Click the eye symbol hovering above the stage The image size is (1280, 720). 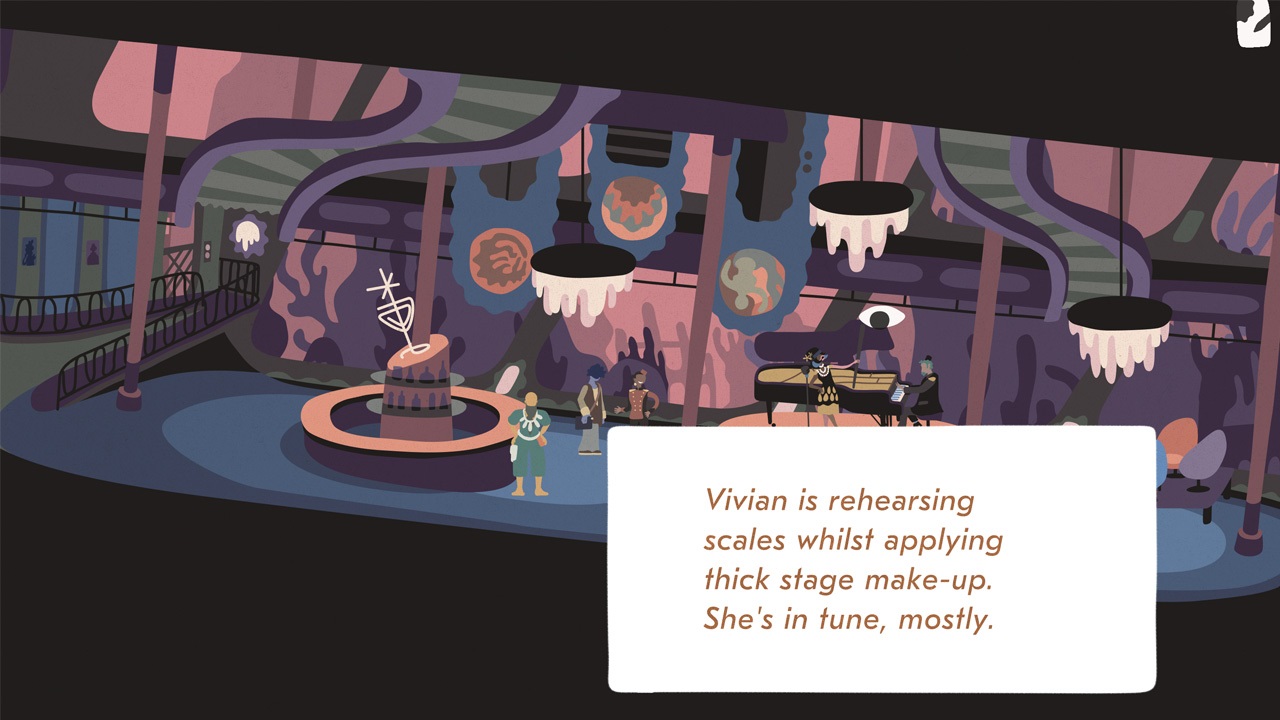coord(879,318)
